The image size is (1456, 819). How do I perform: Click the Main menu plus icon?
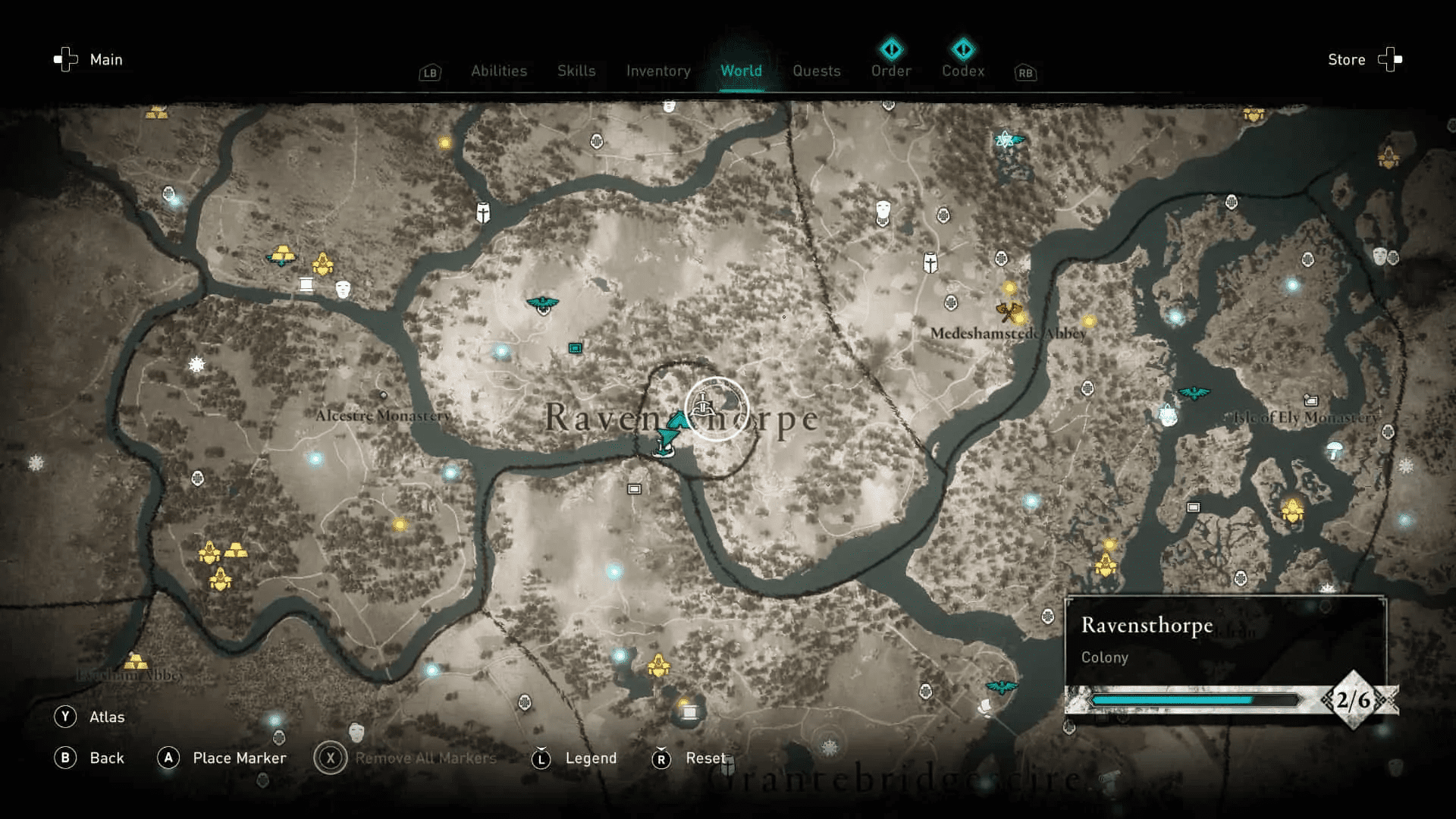coord(68,59)
